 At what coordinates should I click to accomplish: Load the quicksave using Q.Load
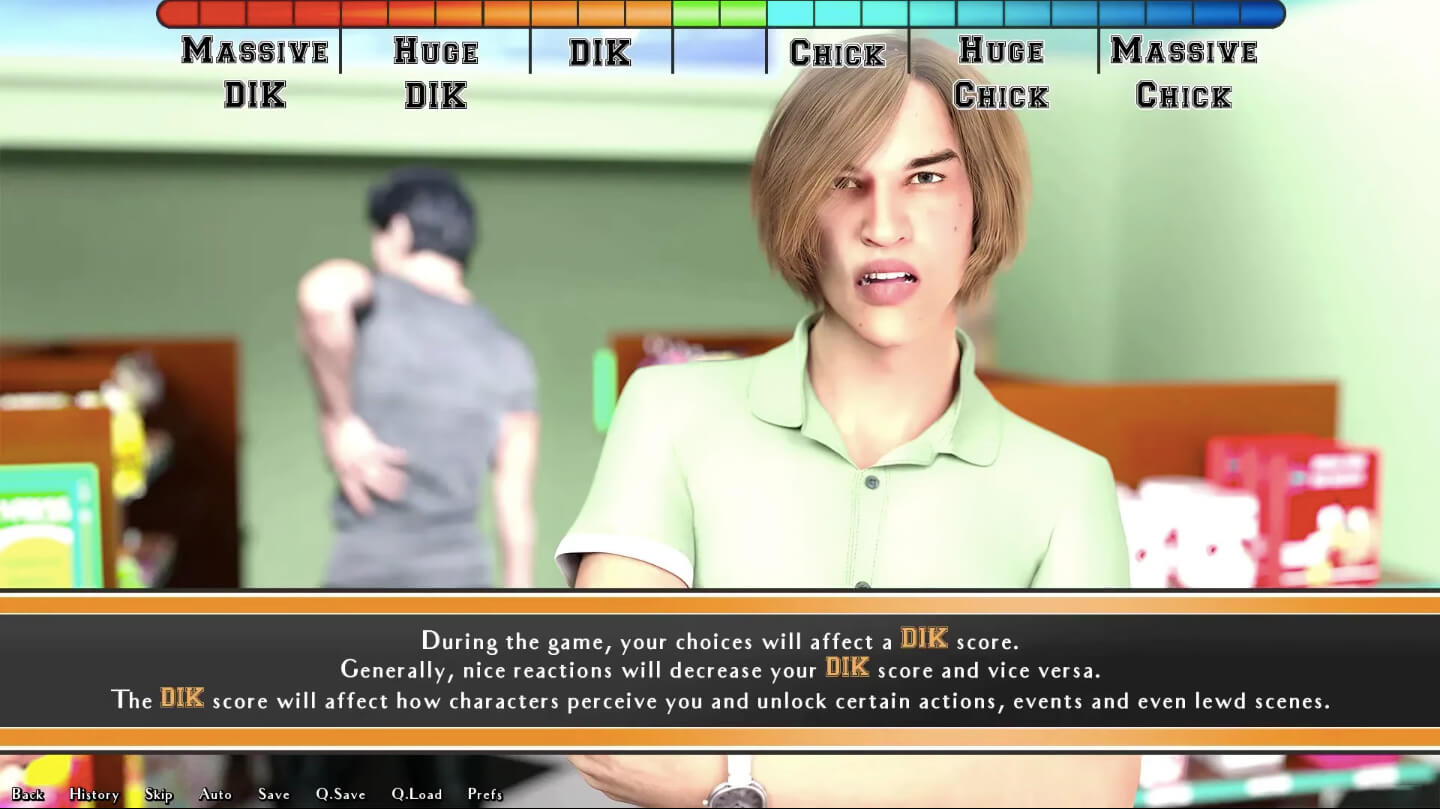(x=416, y=794)
